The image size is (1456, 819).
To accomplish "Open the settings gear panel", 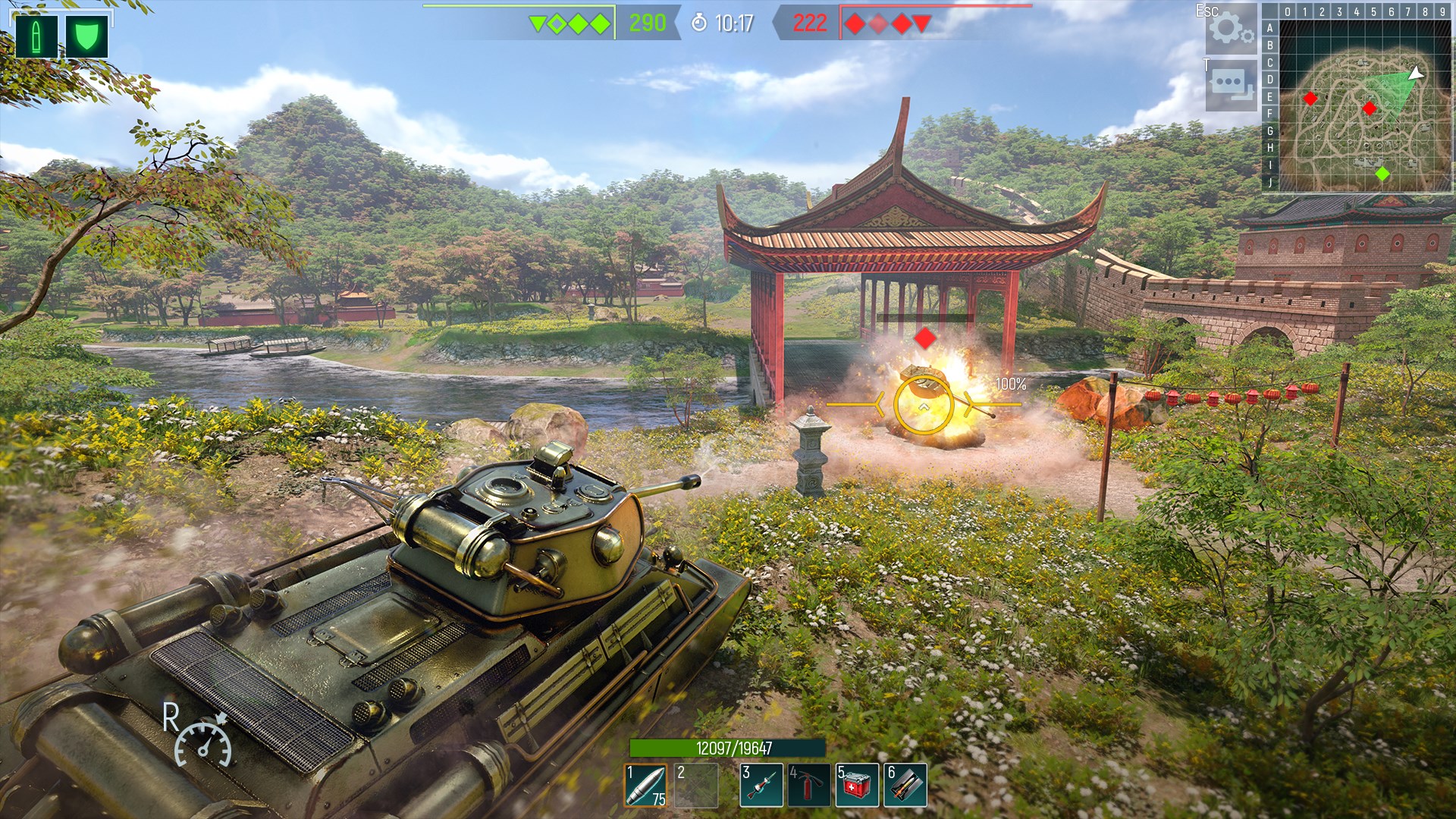I will pos(1232,30).
